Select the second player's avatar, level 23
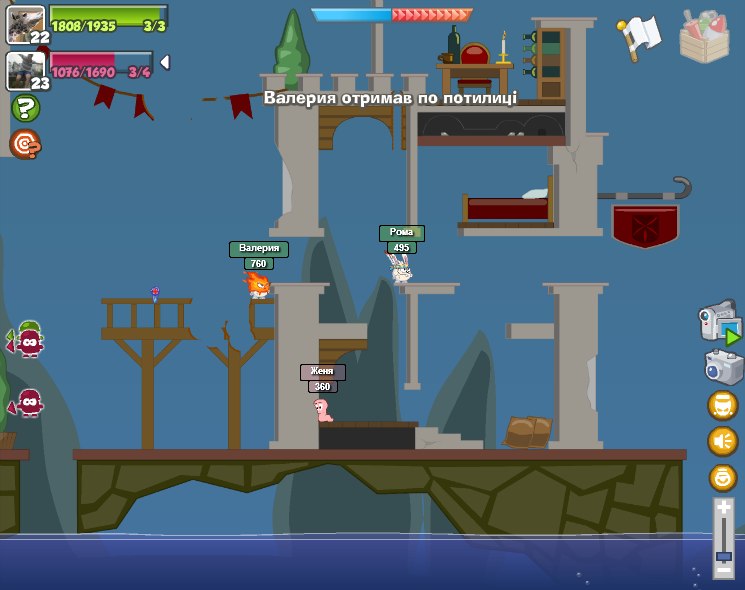745x590 pixels. coord(24,69)
